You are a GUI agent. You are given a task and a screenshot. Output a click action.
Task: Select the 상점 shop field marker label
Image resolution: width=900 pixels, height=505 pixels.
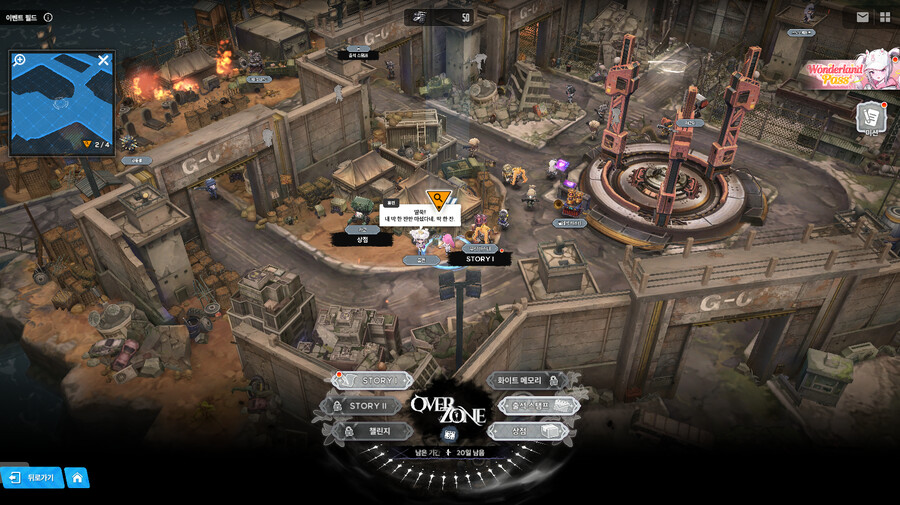click(362, 240)
